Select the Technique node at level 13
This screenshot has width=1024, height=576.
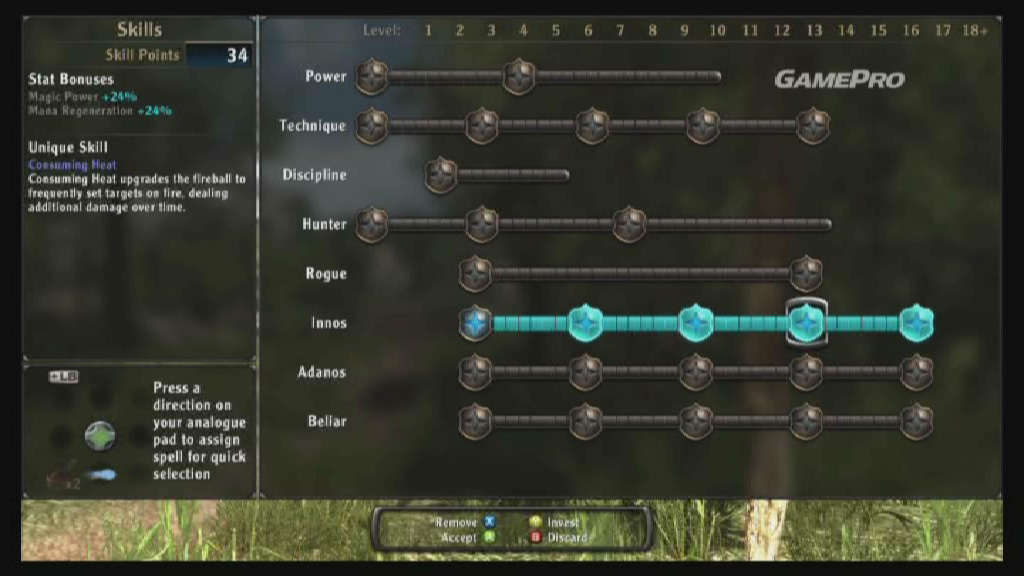pyautogui.click(x=812, y=126)
